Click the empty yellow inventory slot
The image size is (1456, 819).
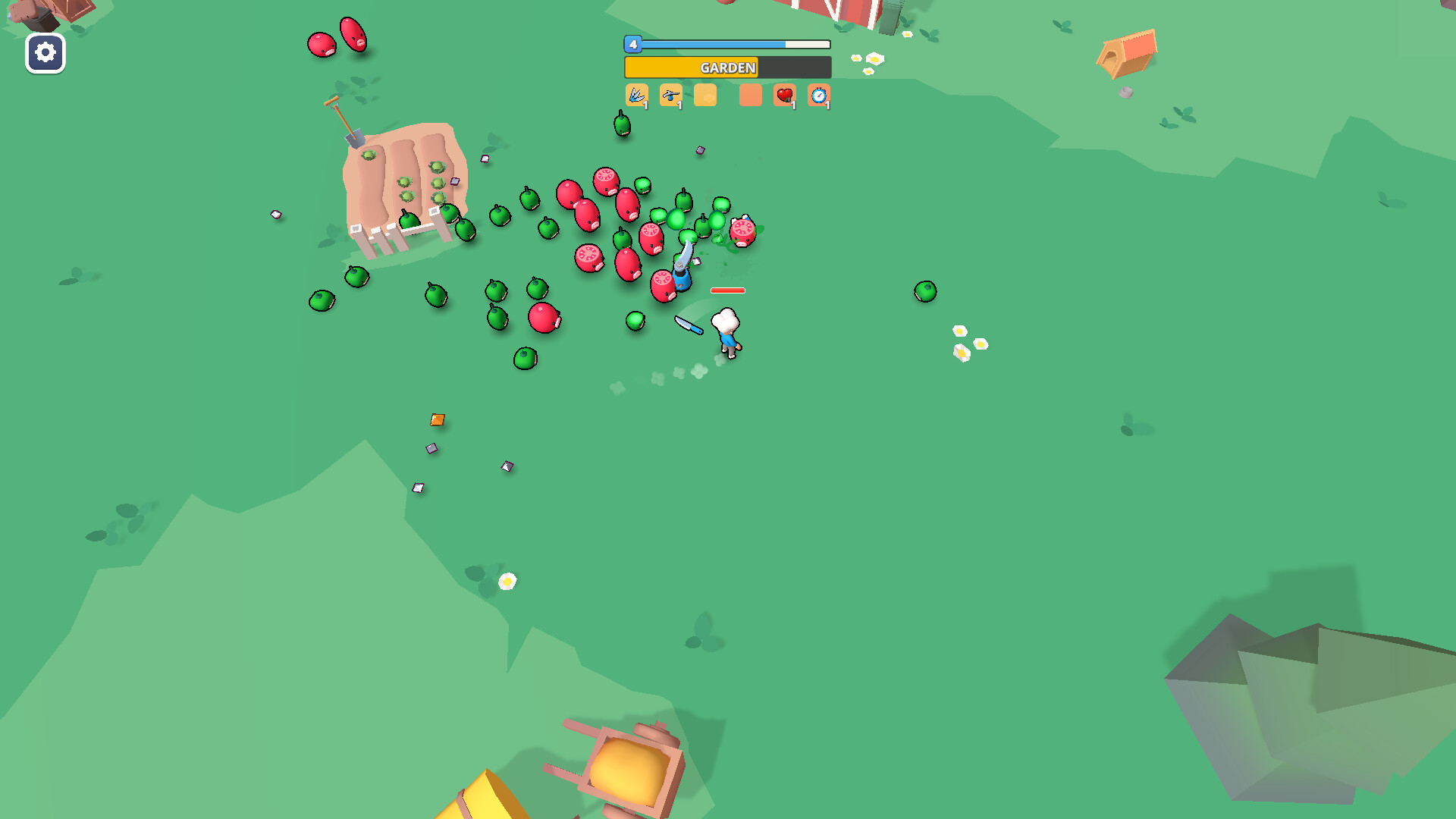point(705,95)
